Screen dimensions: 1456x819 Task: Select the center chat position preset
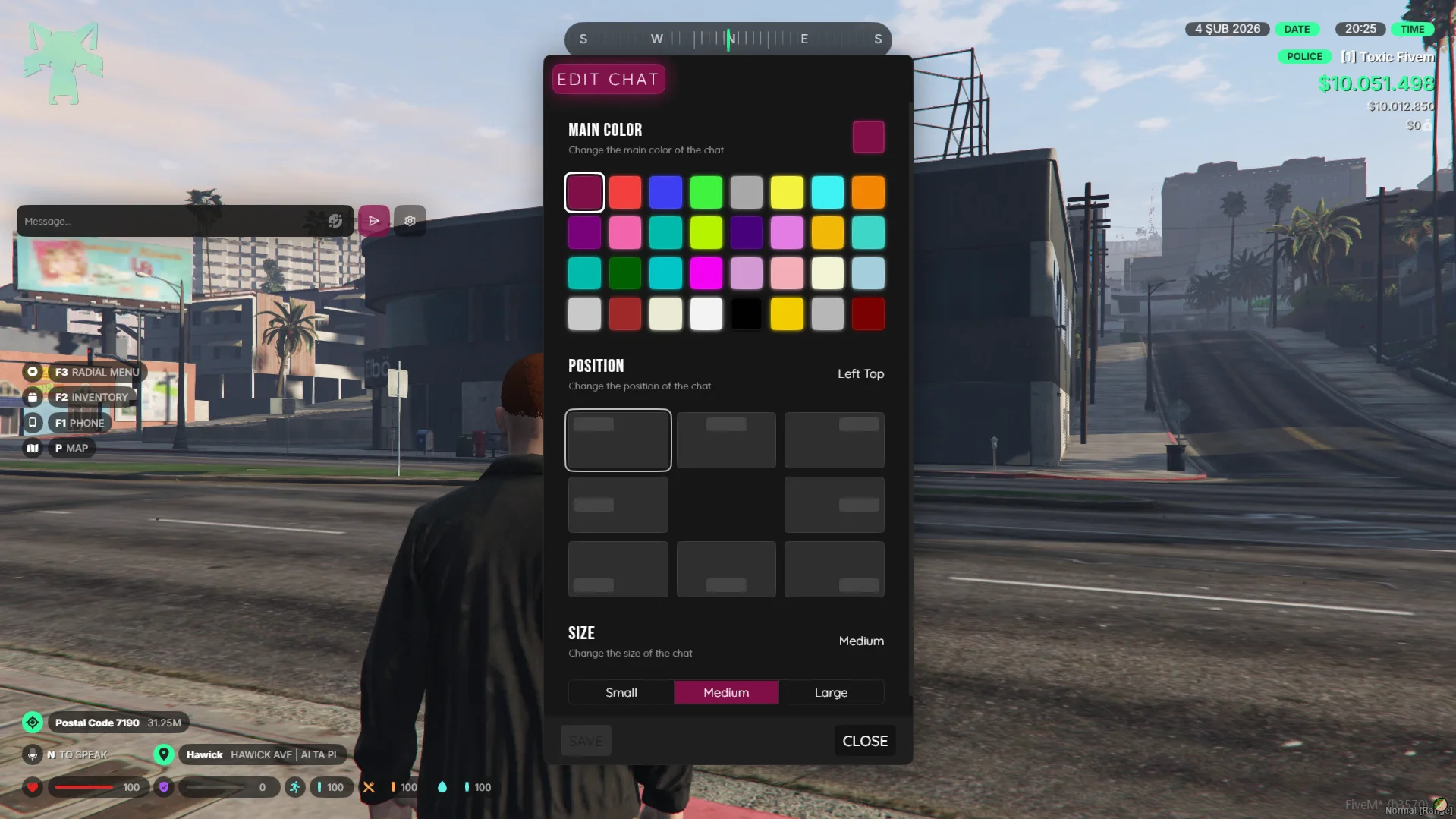click(x=725, y=504)
